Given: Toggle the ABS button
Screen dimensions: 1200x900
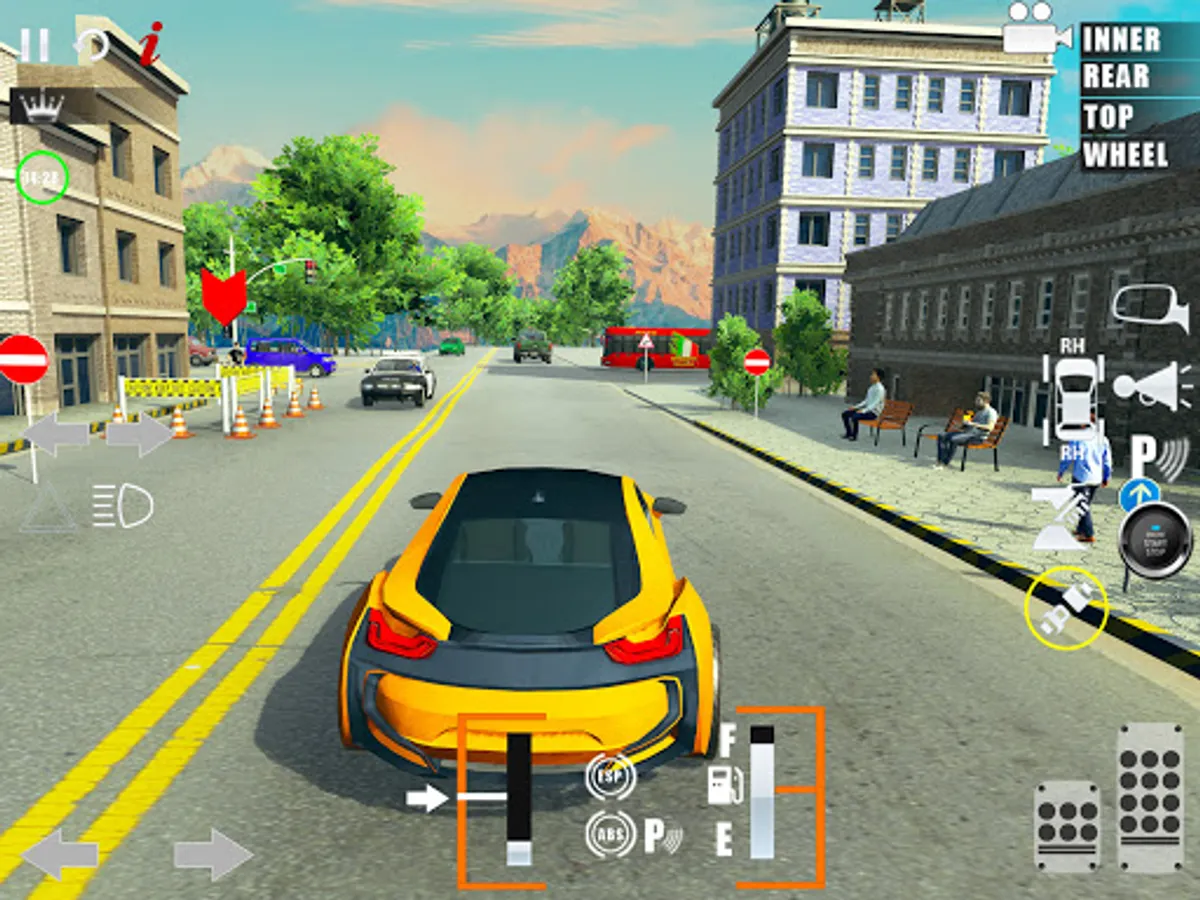Looking at the screenshot, I should coord(610,834).
